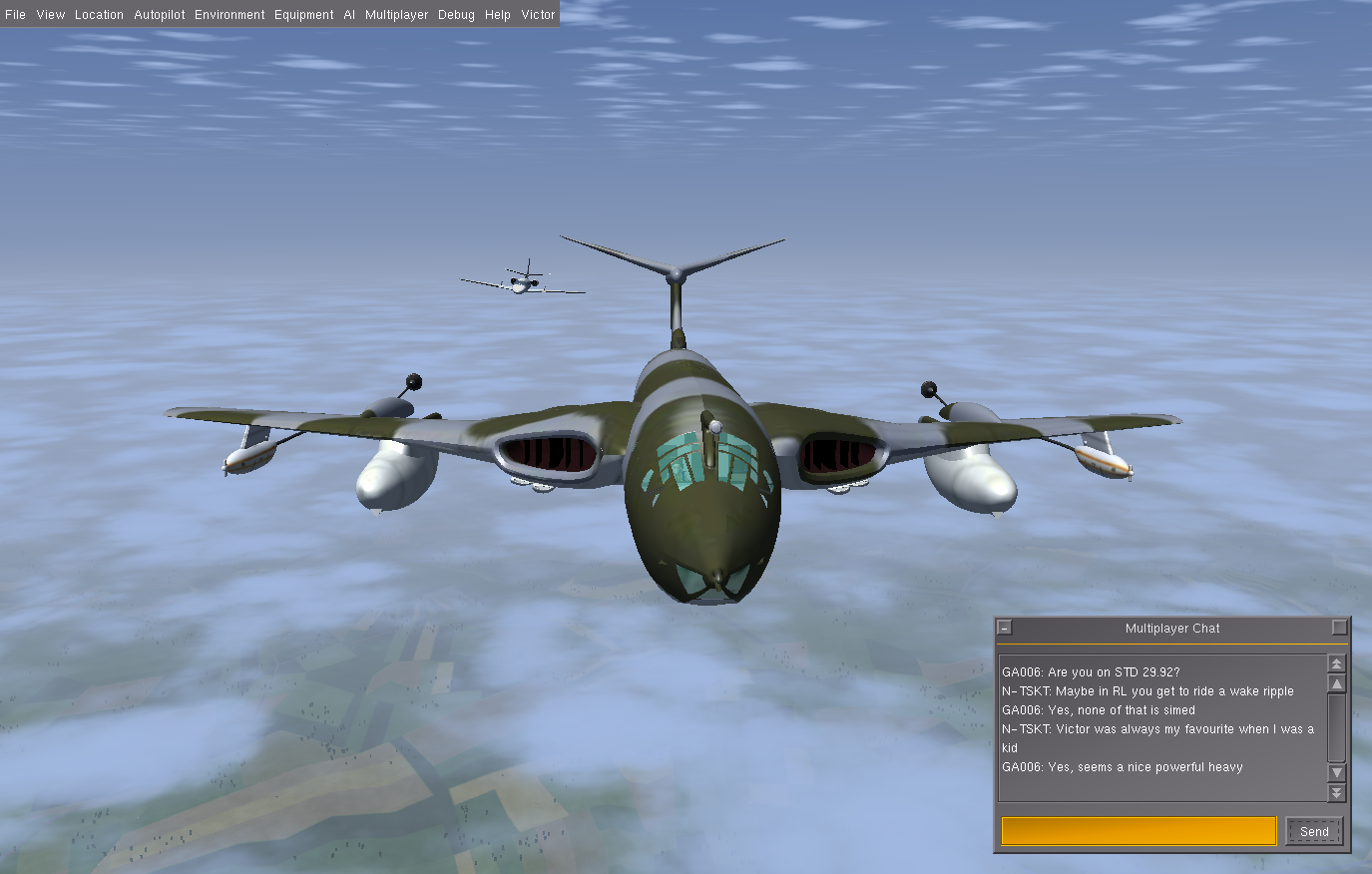Open the Help menu

498,15
